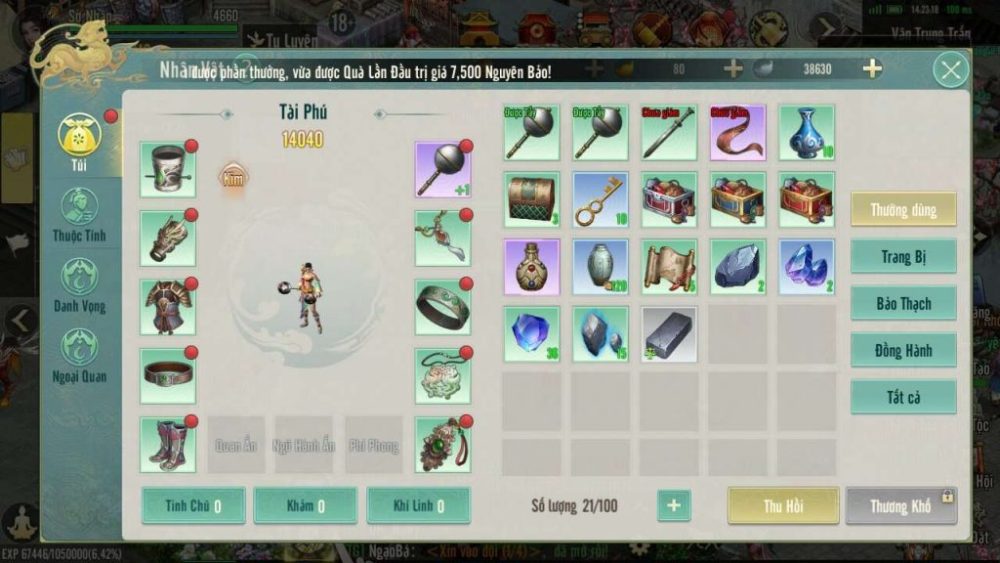Click the Thu Hồi button
Image resolution: width=1000 pixels, height=563 pixels.
pyautogui.click(x=783, y=506)
